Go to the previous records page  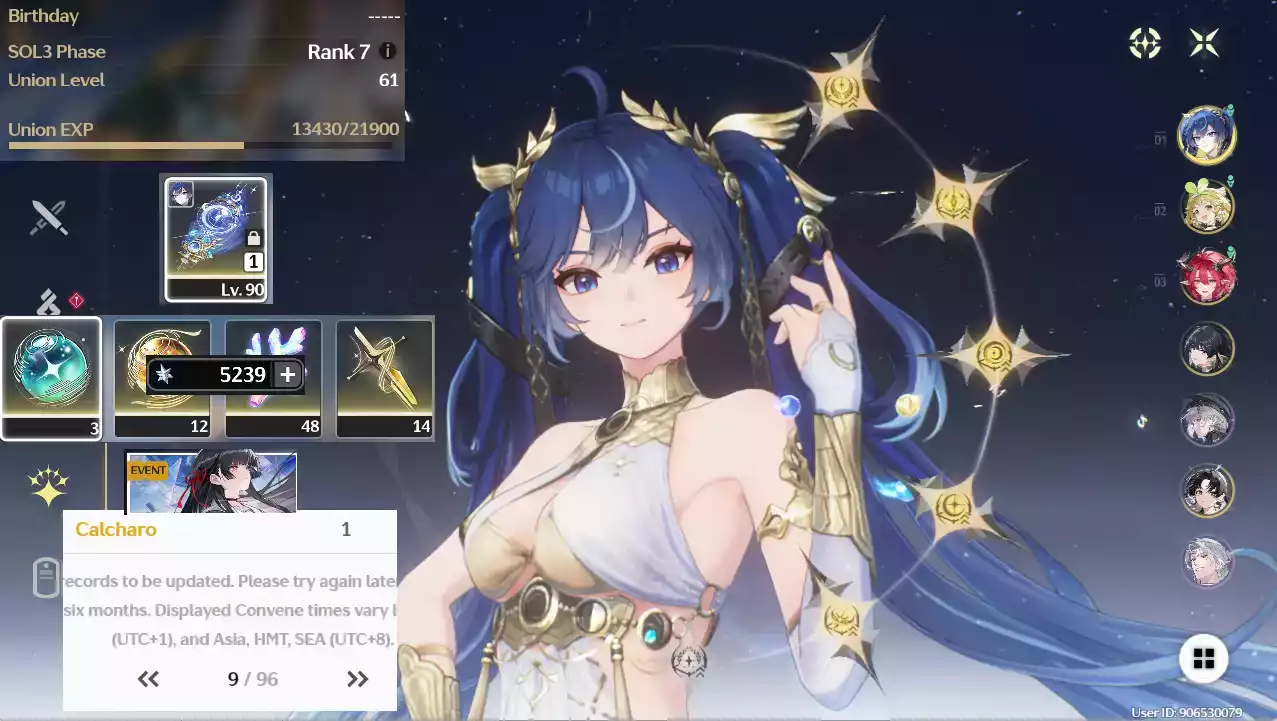click(148, 680)
